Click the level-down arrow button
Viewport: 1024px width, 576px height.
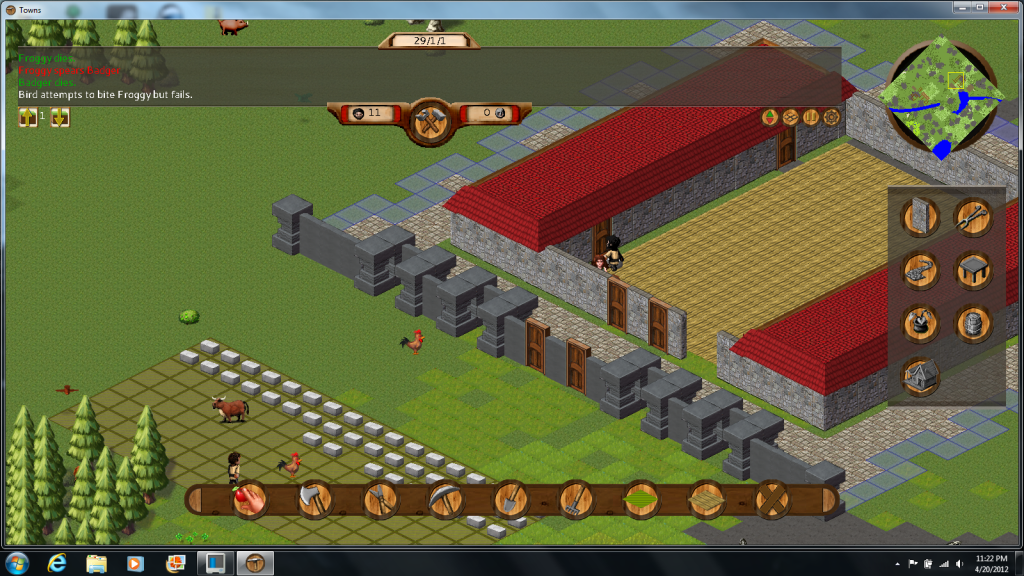click(59, 117)
